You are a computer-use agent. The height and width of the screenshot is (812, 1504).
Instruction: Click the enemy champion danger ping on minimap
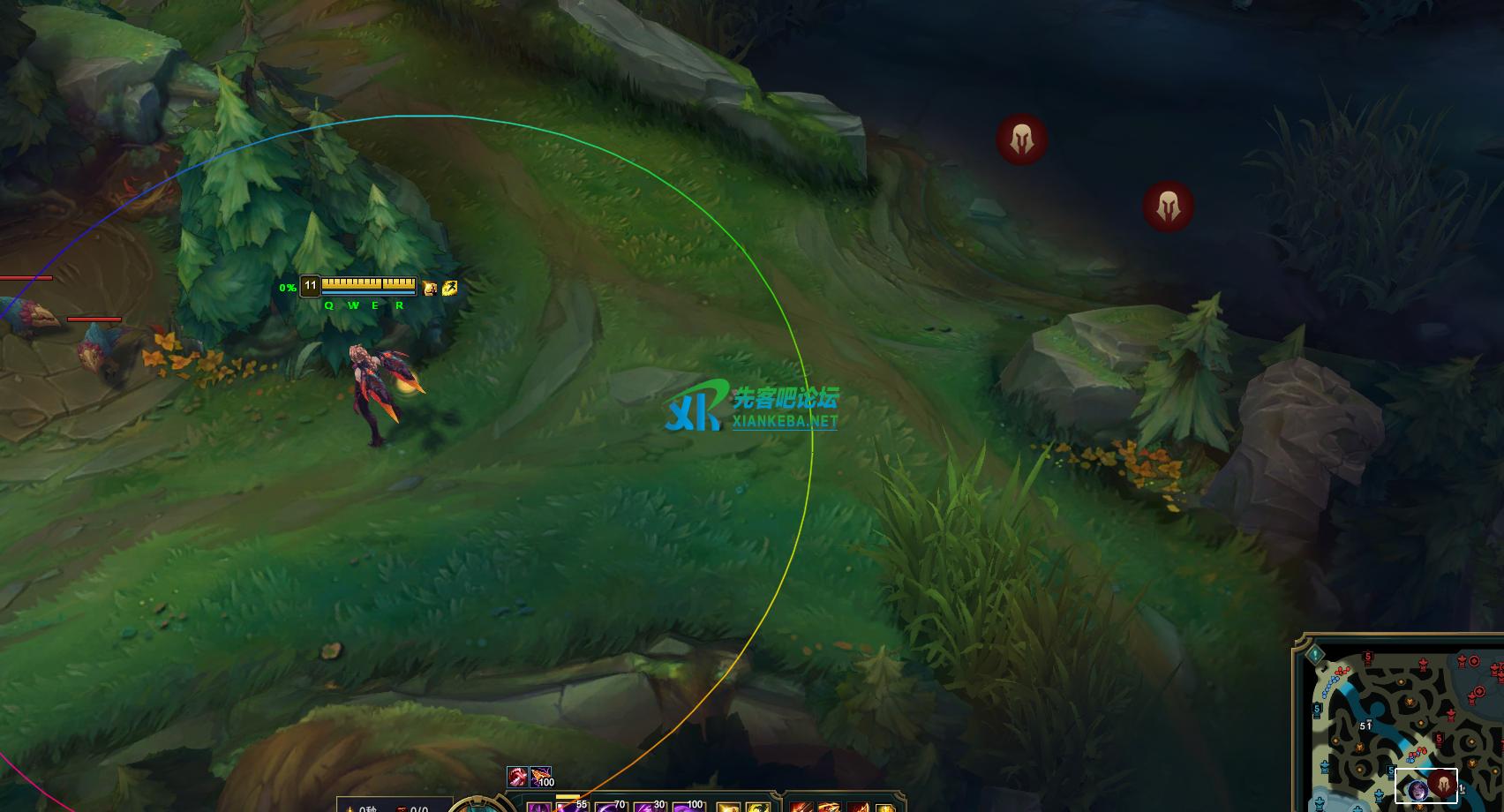tap(1444, 785)
